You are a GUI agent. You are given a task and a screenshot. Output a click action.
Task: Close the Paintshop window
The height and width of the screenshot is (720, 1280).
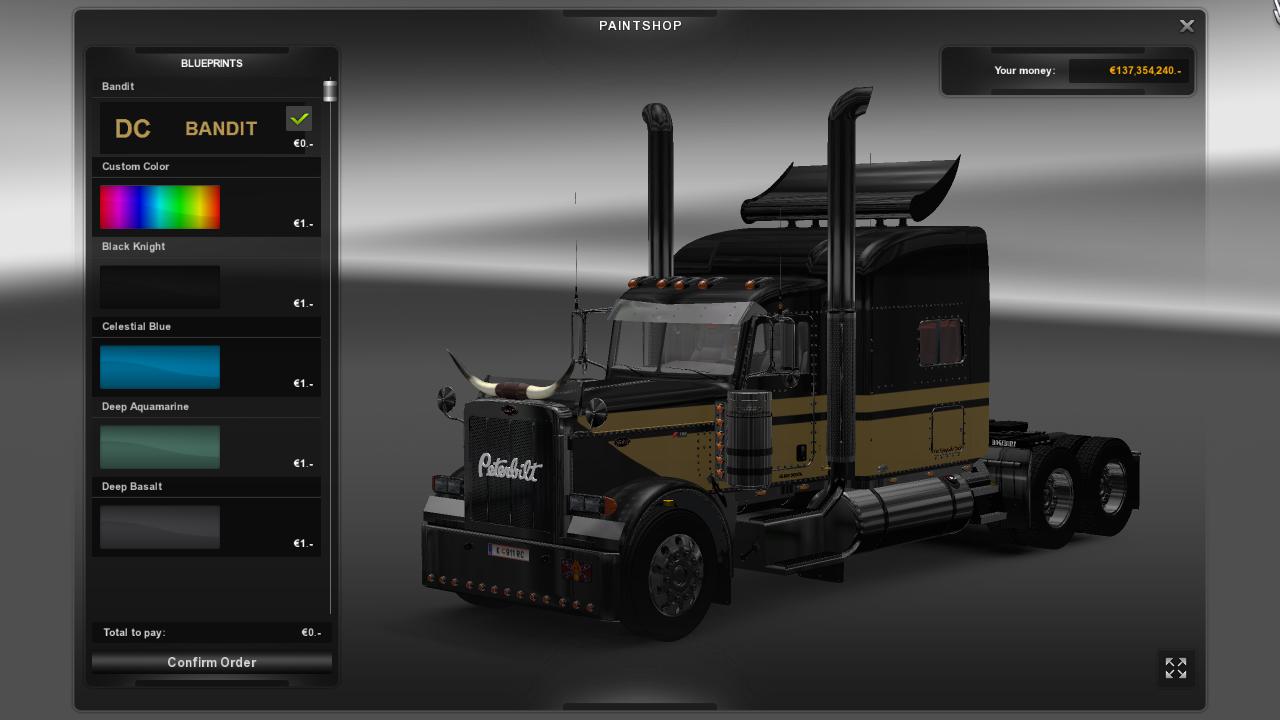[x=1187, y=26]
